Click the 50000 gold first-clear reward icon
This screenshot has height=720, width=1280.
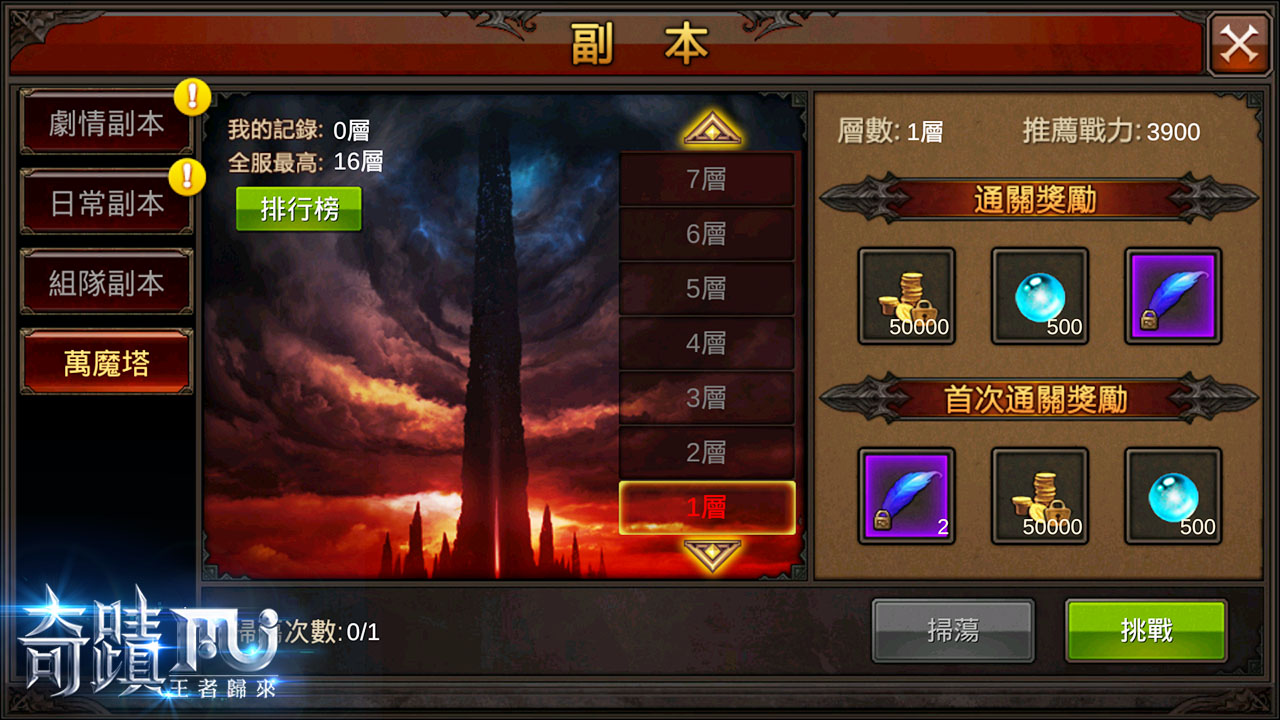pyautogui.click(x=1039, y=497)
